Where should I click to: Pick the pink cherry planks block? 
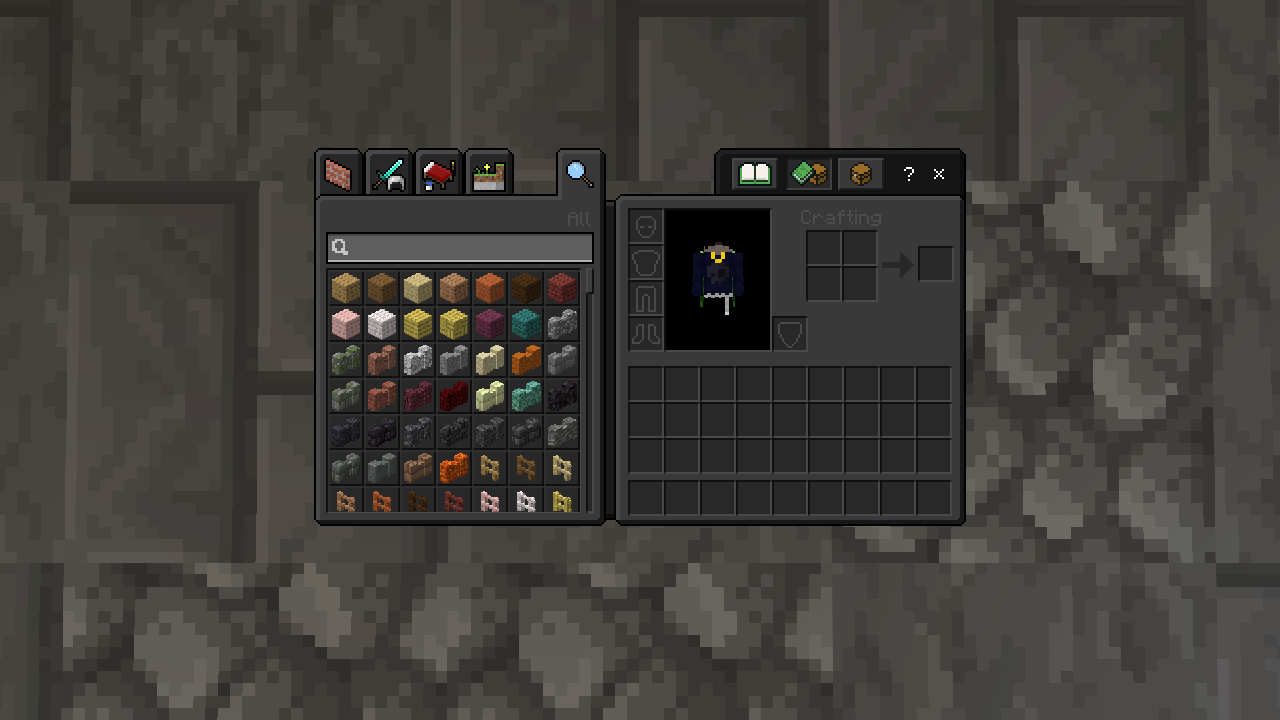[346, 324]
